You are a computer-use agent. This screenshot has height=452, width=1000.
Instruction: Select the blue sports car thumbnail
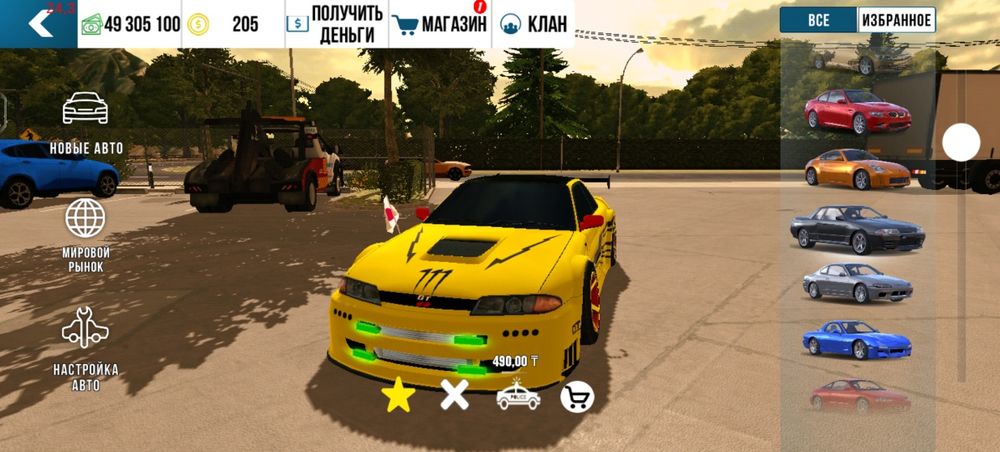pyautogui.click(x=856, y=339)
